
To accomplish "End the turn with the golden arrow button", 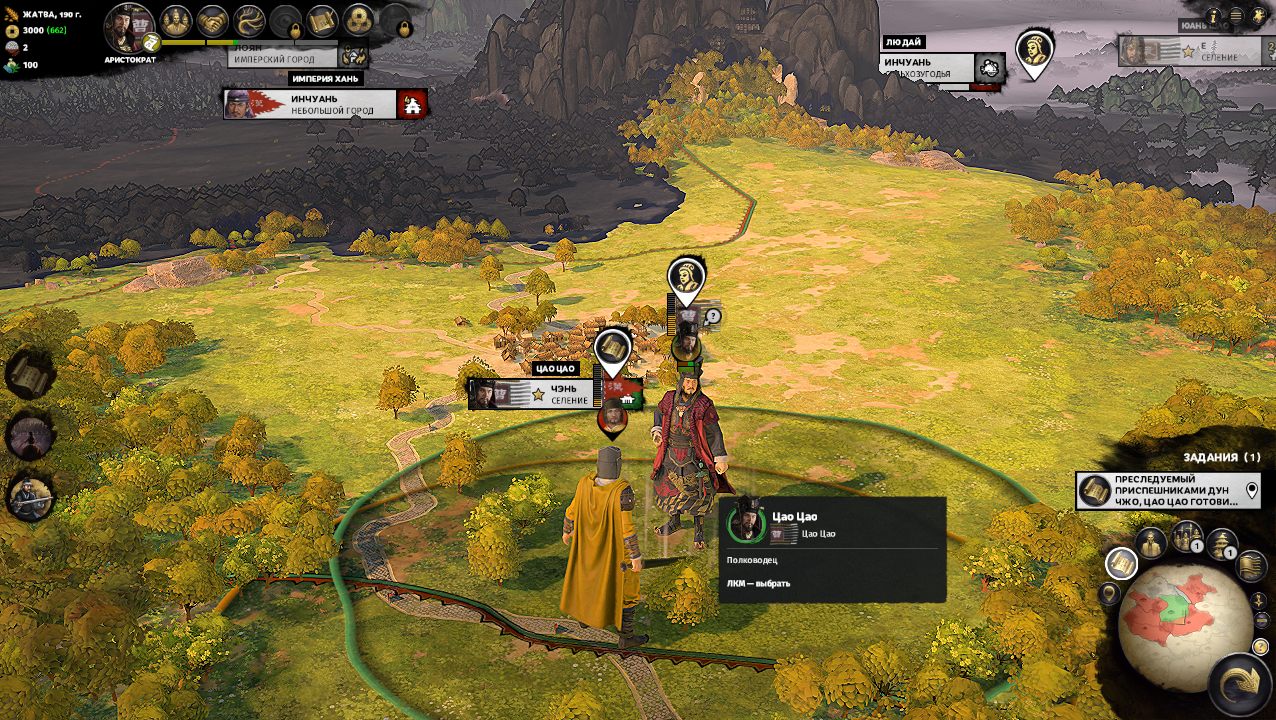I will pyautogui.click(x=1240, y=684).
